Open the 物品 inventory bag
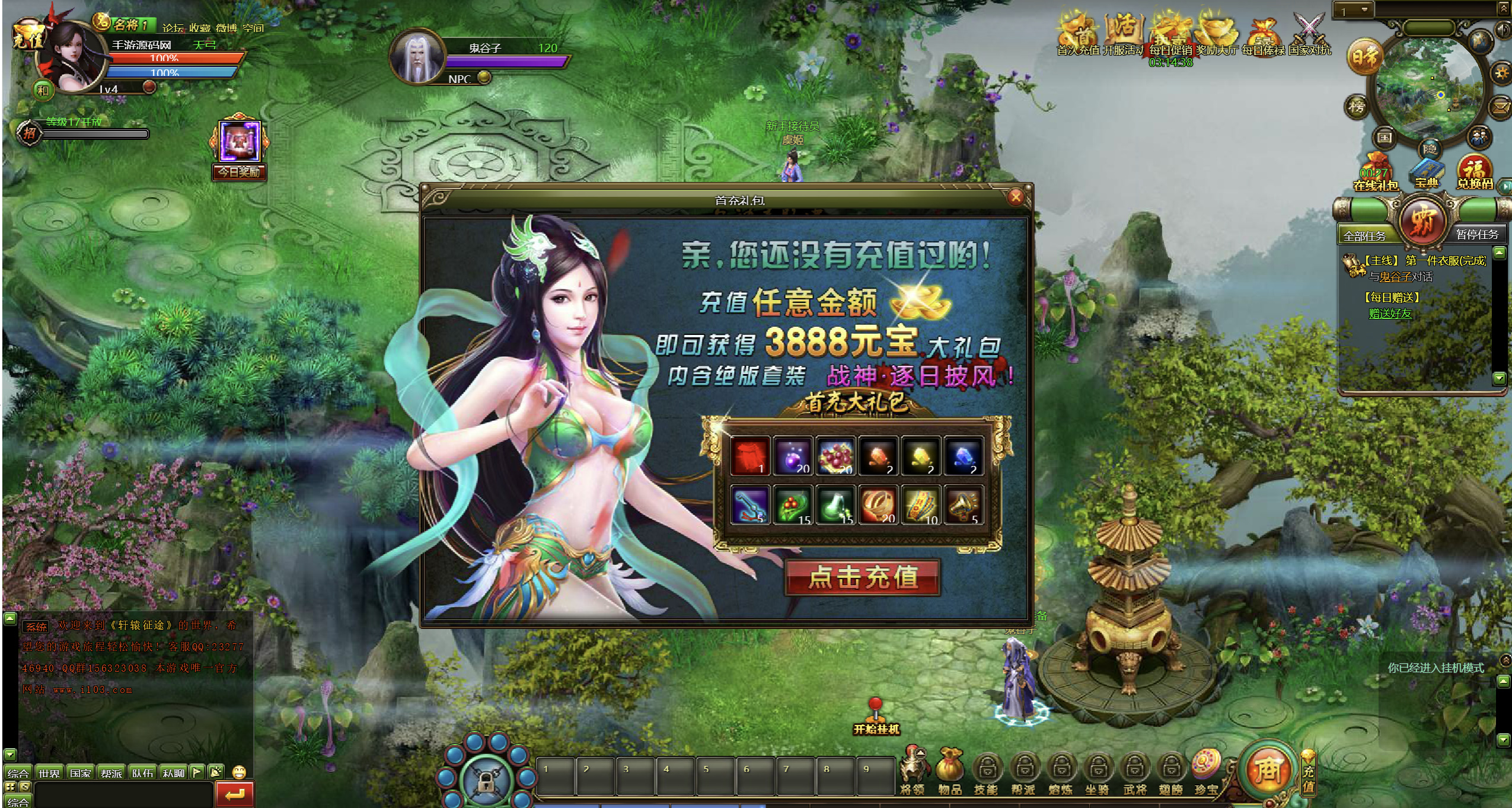Viewport: 1512px width, 808px height. pos(949,771)
